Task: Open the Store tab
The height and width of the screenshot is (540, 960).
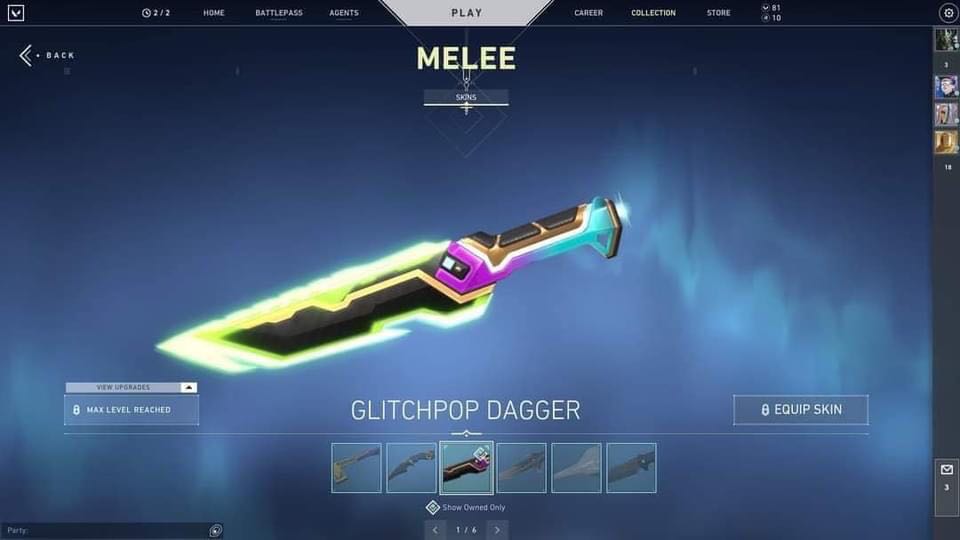Action: pyautogui.click(x=718, y=13)
